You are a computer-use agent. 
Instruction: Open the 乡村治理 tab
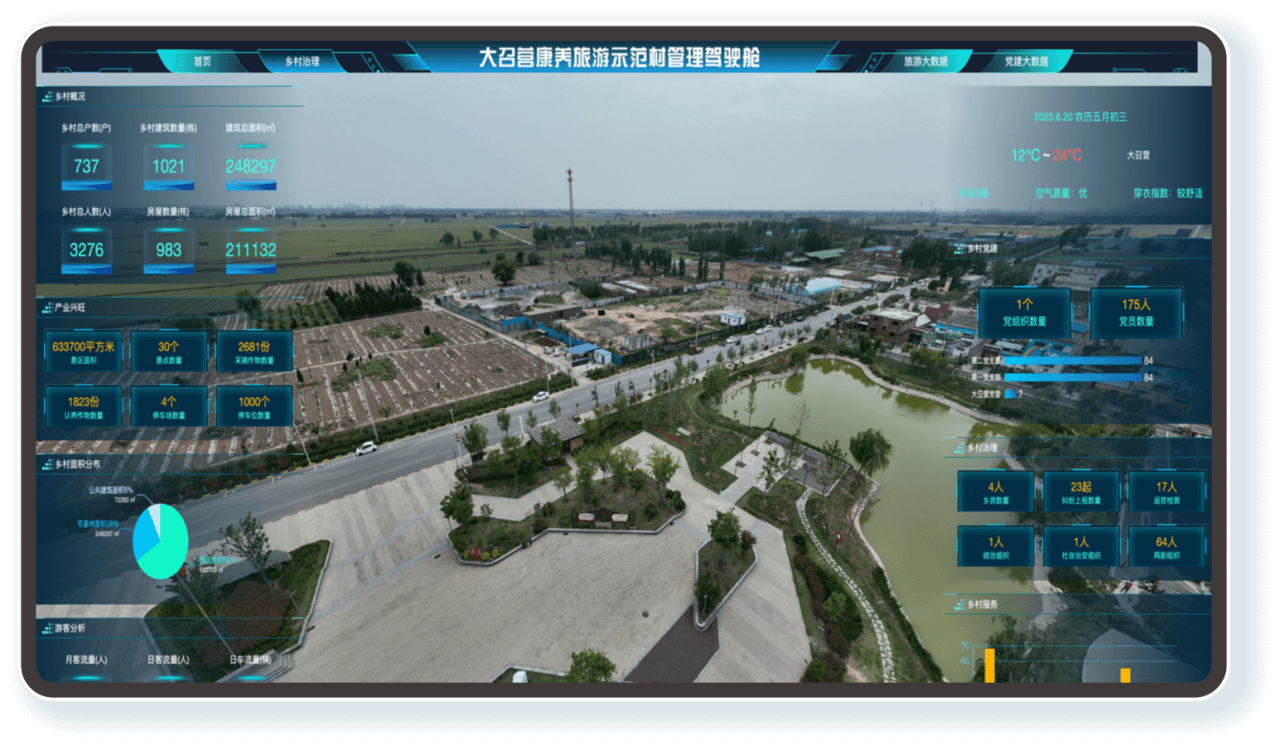(302, 61)
